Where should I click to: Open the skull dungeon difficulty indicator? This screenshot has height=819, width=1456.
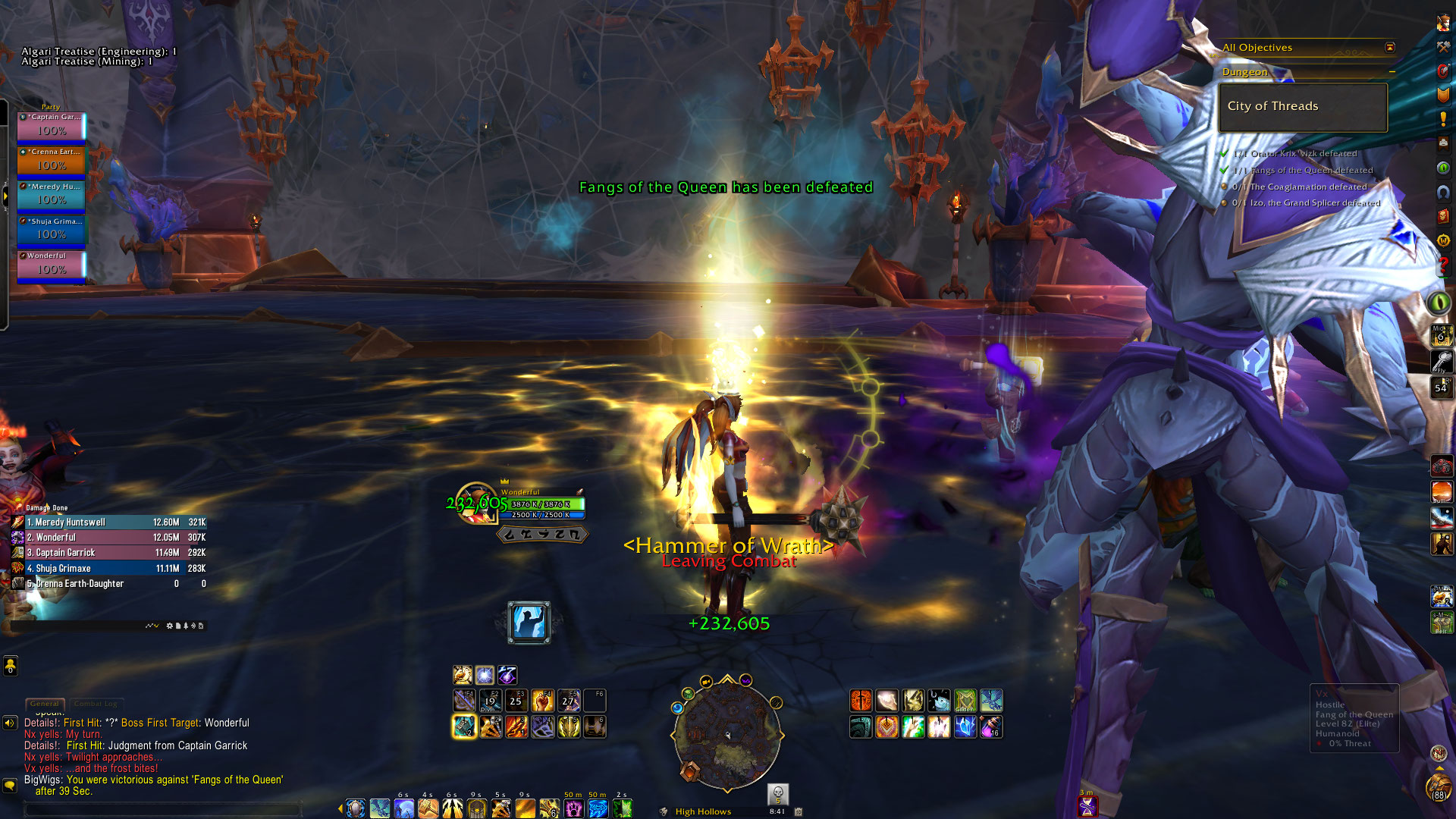pos(777,794)
